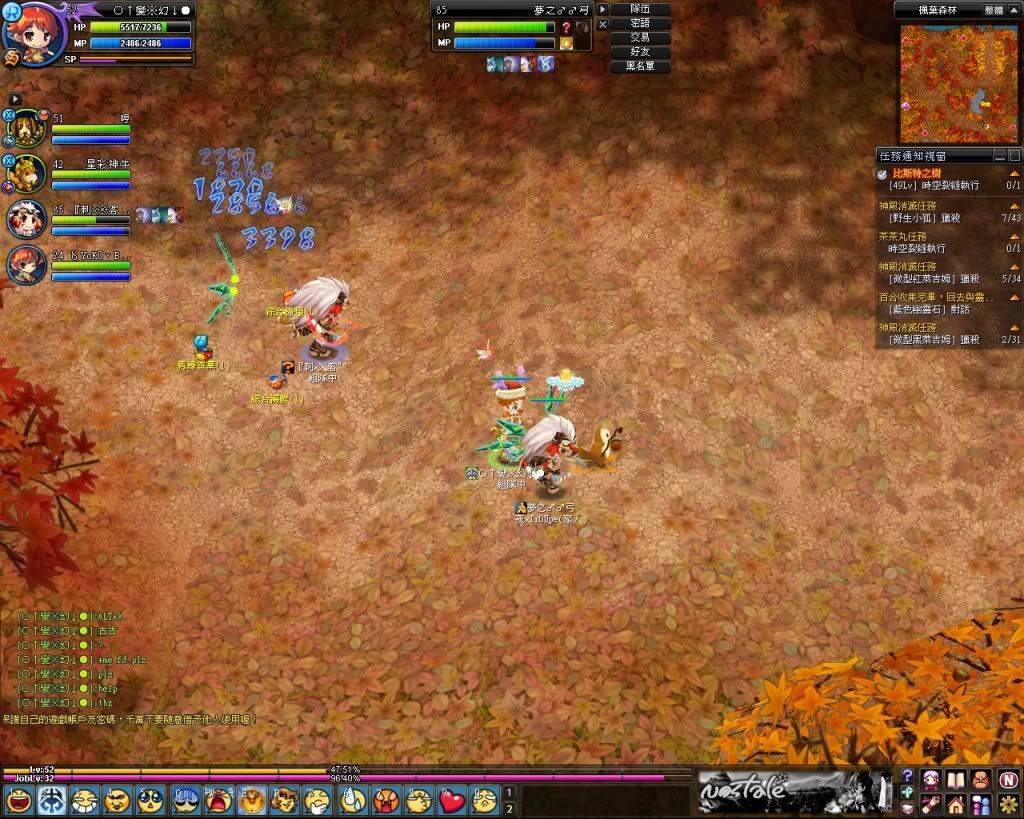This screenshot has height=819, width=1024.
Task: Select the 比斯特之樹 quest entry
Action: 916,173
